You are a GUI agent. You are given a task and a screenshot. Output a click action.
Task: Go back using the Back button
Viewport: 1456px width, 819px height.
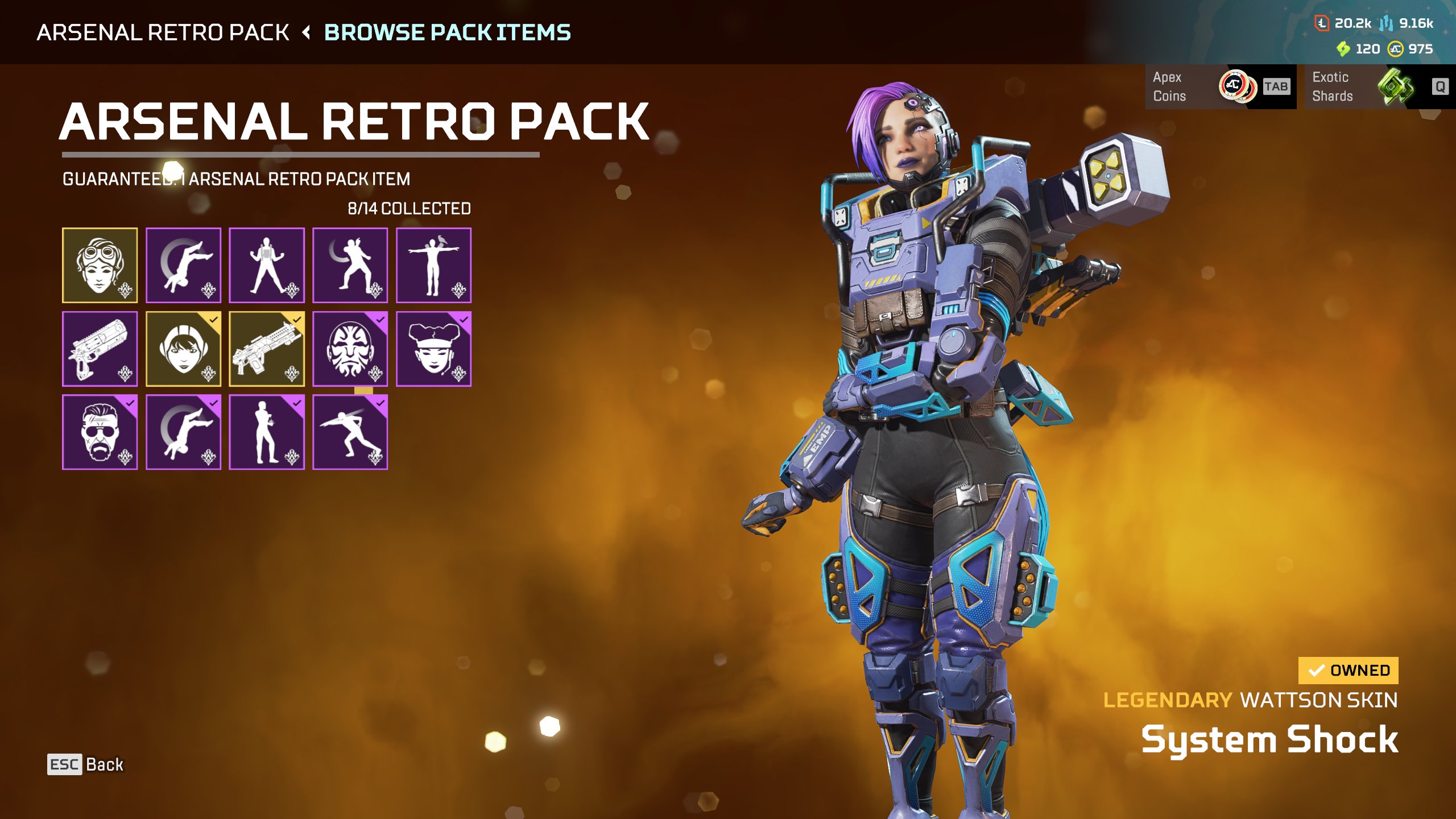[x=86, y=764]
